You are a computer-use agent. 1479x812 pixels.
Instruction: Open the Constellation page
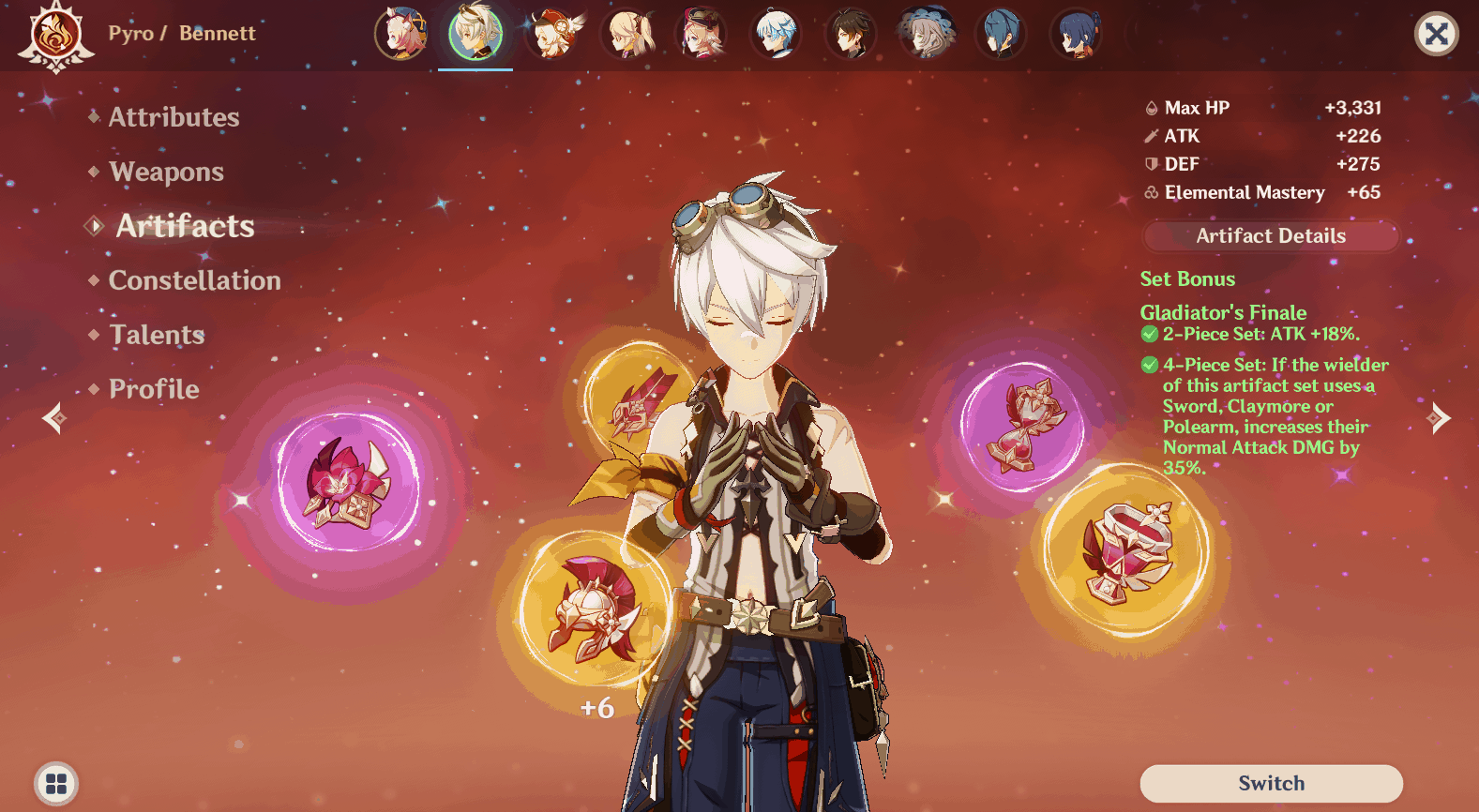click(x=194, y=280)
